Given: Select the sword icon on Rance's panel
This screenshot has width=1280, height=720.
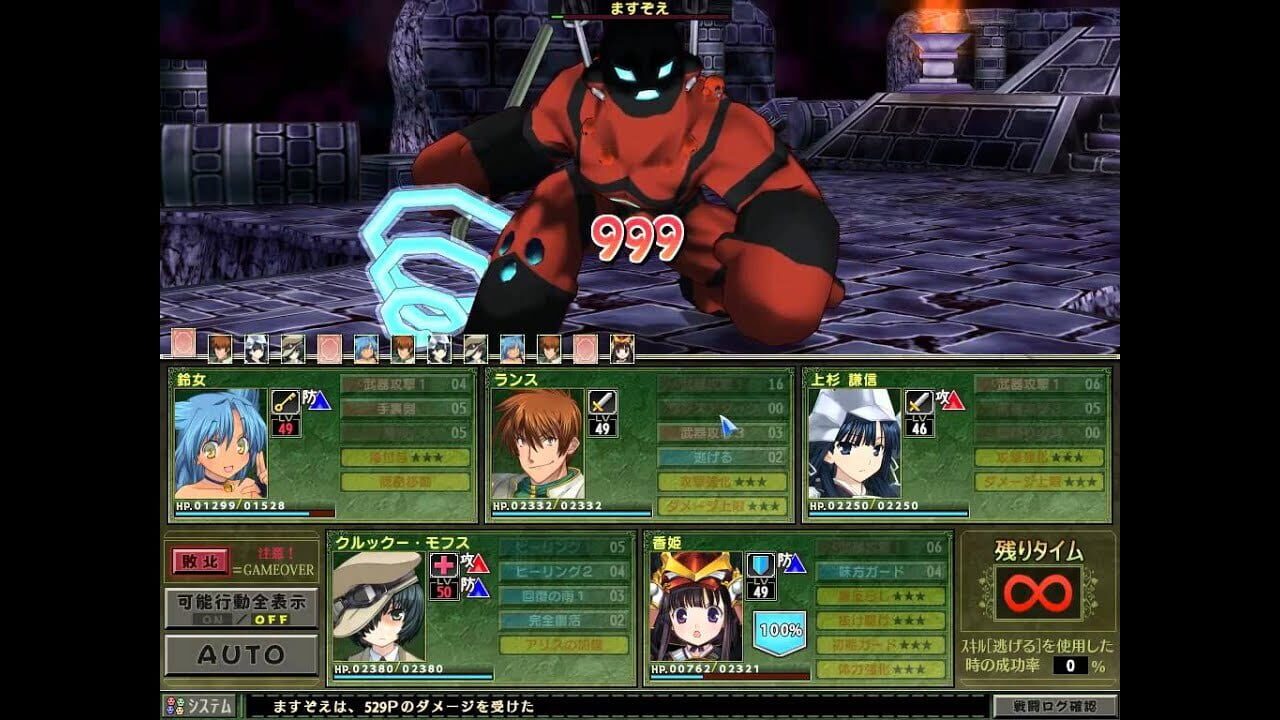Looking at the screenshot, I should tap(602, 404).
